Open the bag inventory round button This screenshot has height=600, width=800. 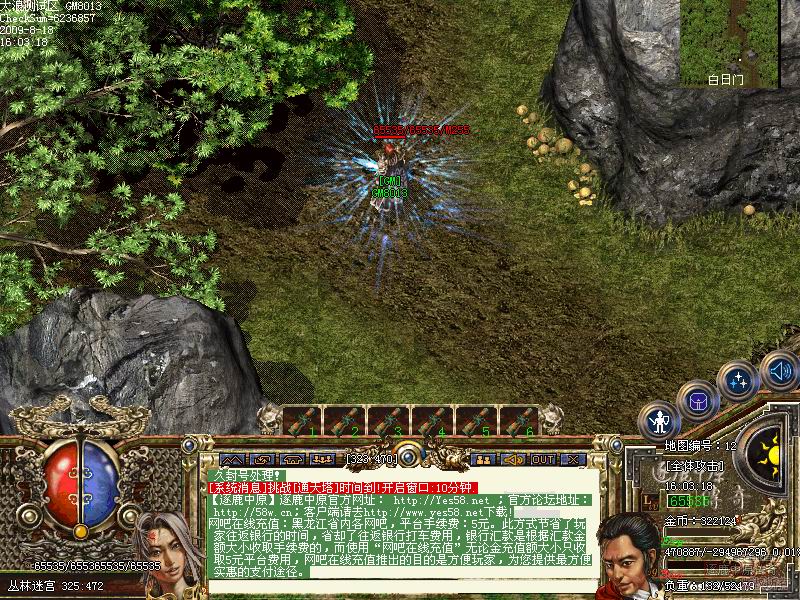coord(697,401)
